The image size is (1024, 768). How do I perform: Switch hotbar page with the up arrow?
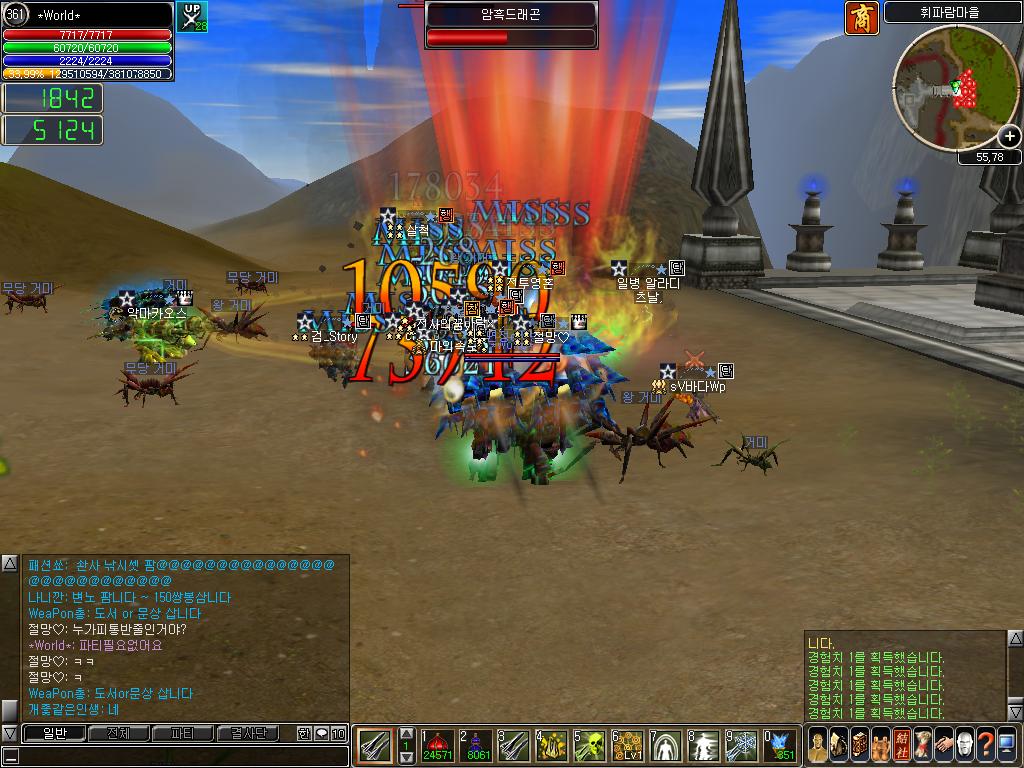coord(406,734)
